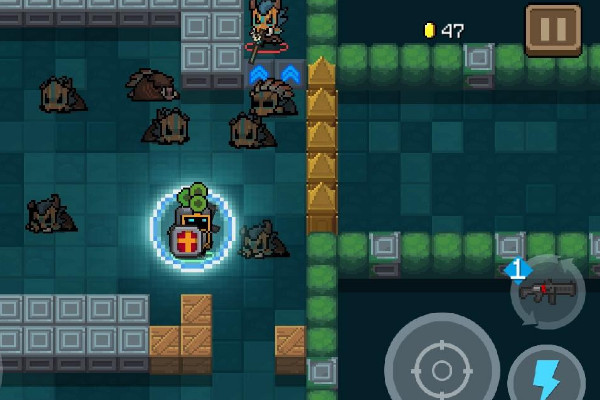The height and width of the screenshot is (400, 600).
Task: Tap the crosshair attack button
Action: (441, 367)
